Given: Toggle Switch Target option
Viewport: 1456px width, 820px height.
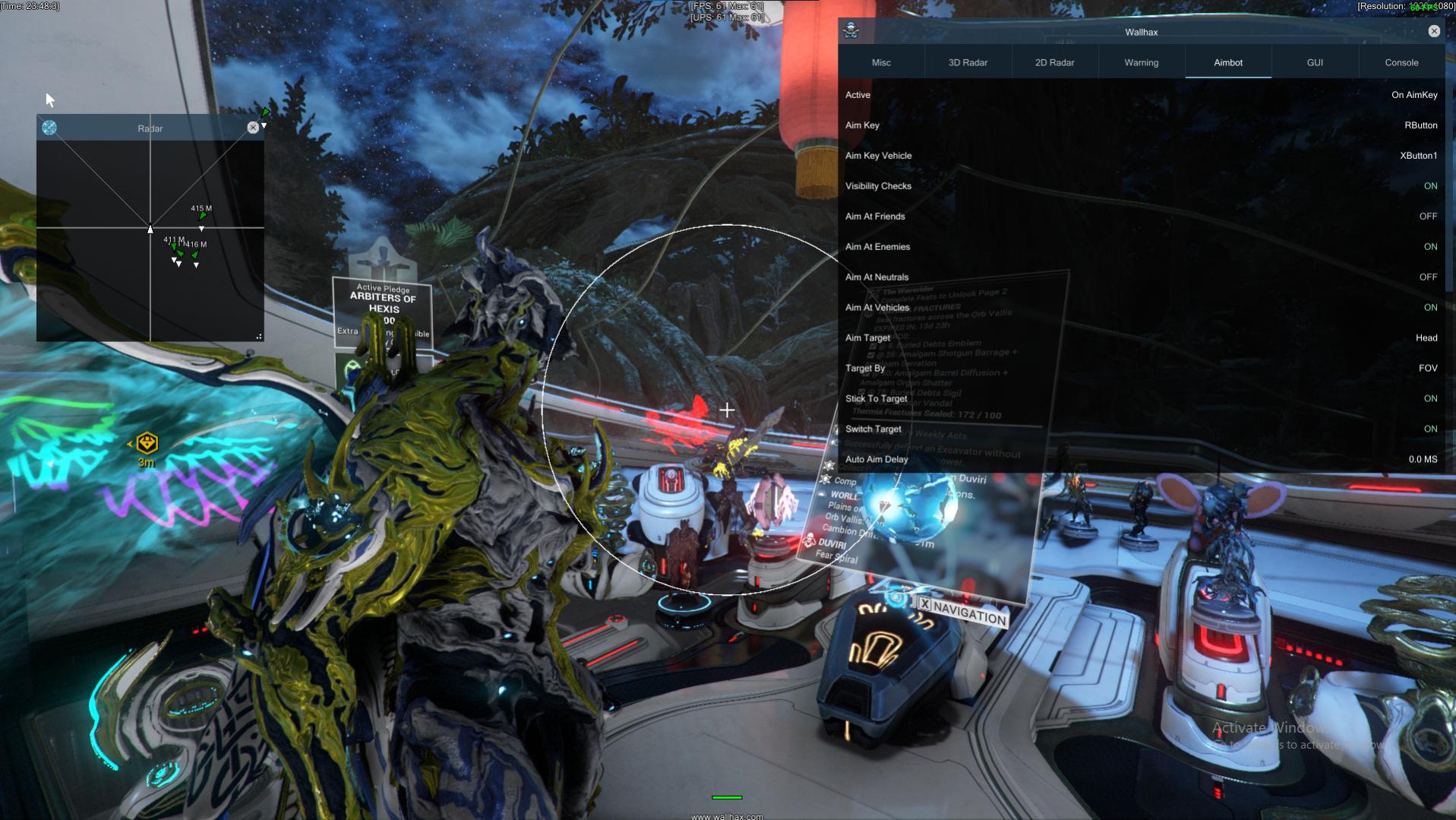Looking at the screenshot, I should point(1430,429).
